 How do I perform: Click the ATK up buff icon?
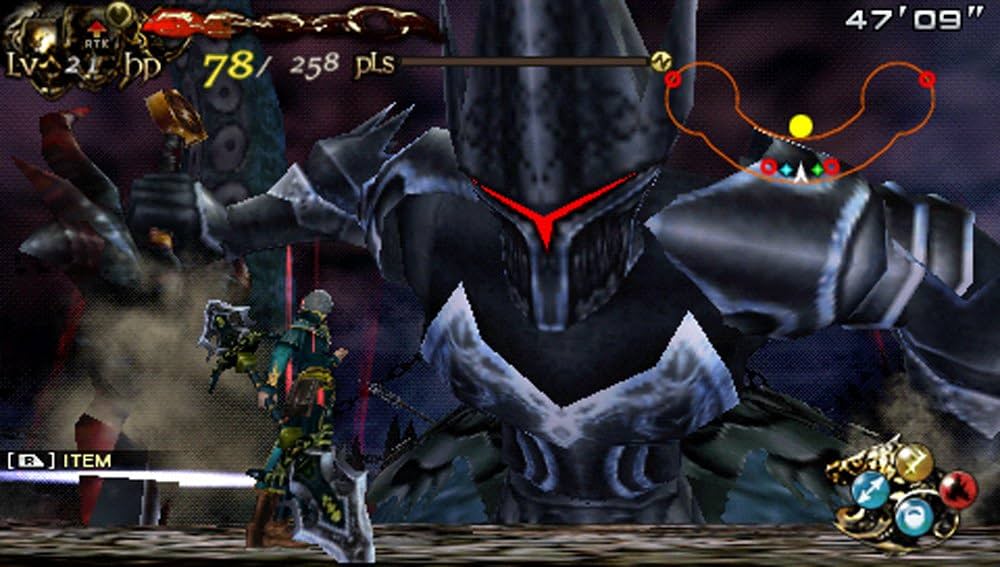(96, 36)
